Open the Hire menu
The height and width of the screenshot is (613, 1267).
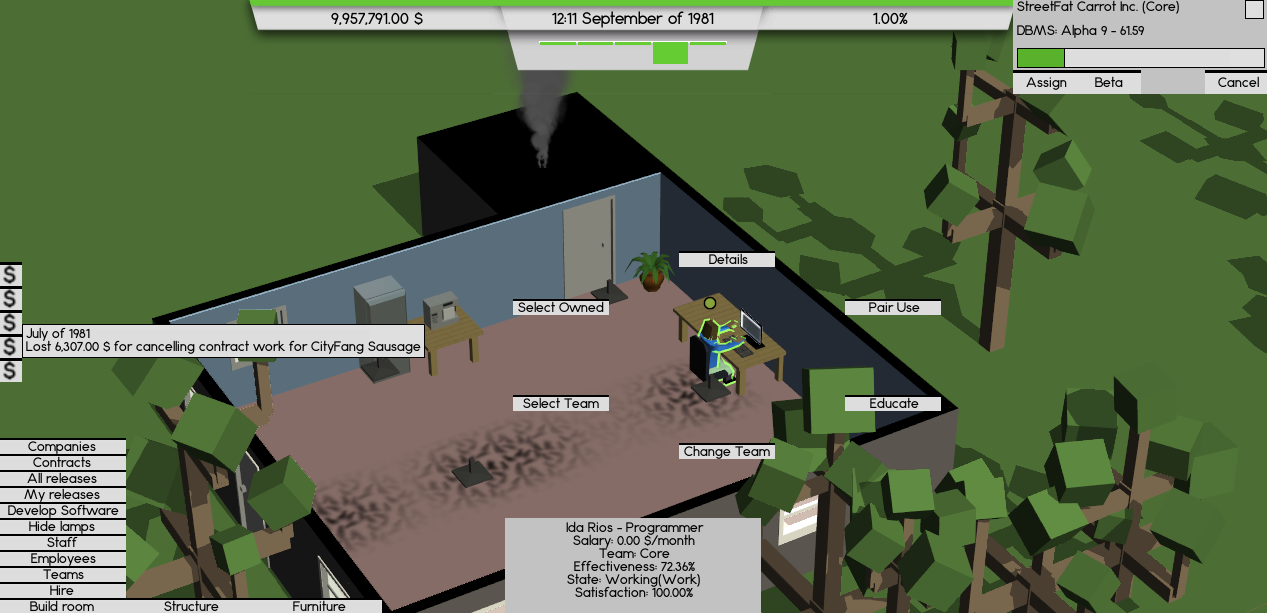tap(62, 591)
